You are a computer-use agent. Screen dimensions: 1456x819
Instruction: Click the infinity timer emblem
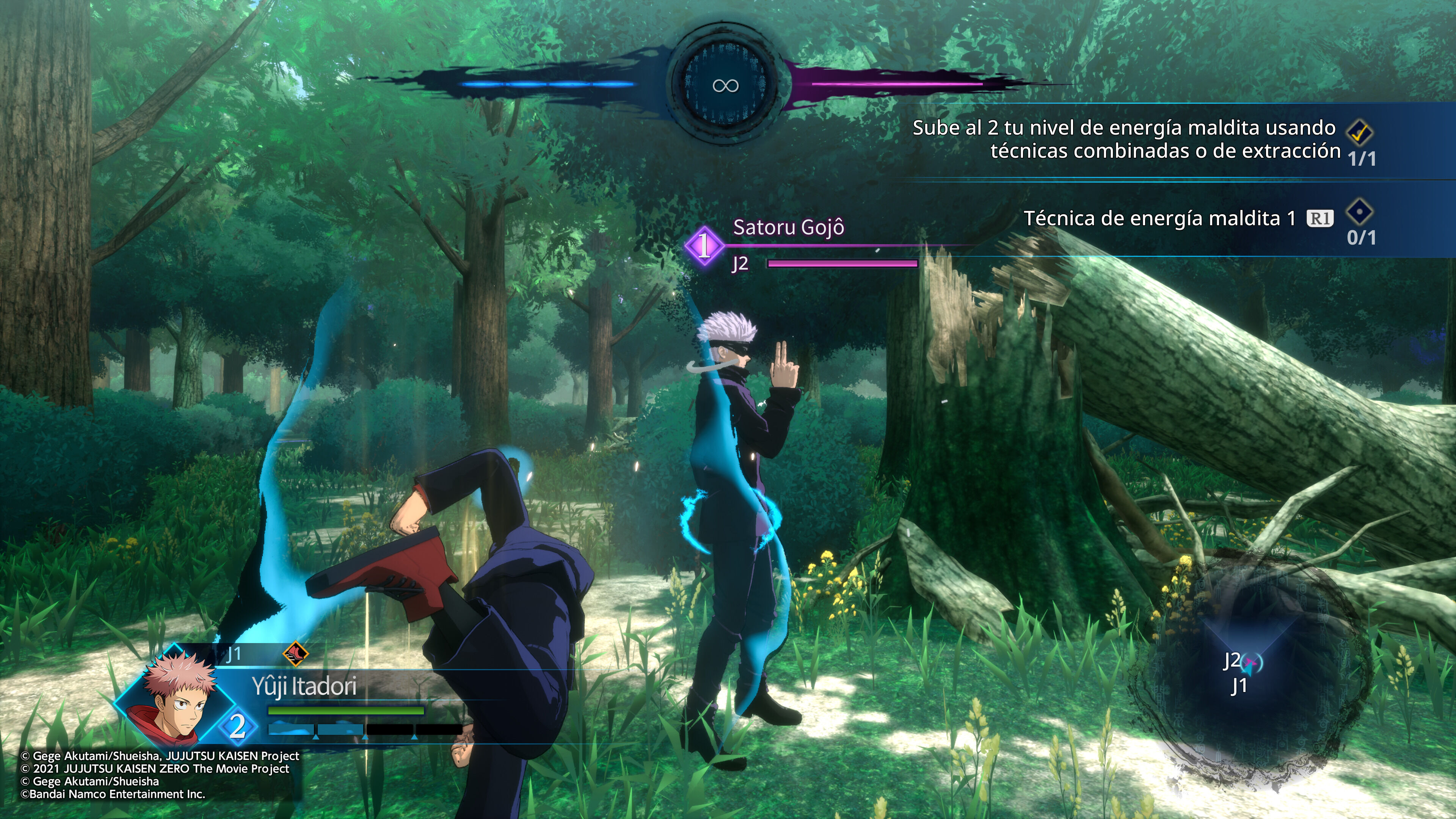[726, 85]
